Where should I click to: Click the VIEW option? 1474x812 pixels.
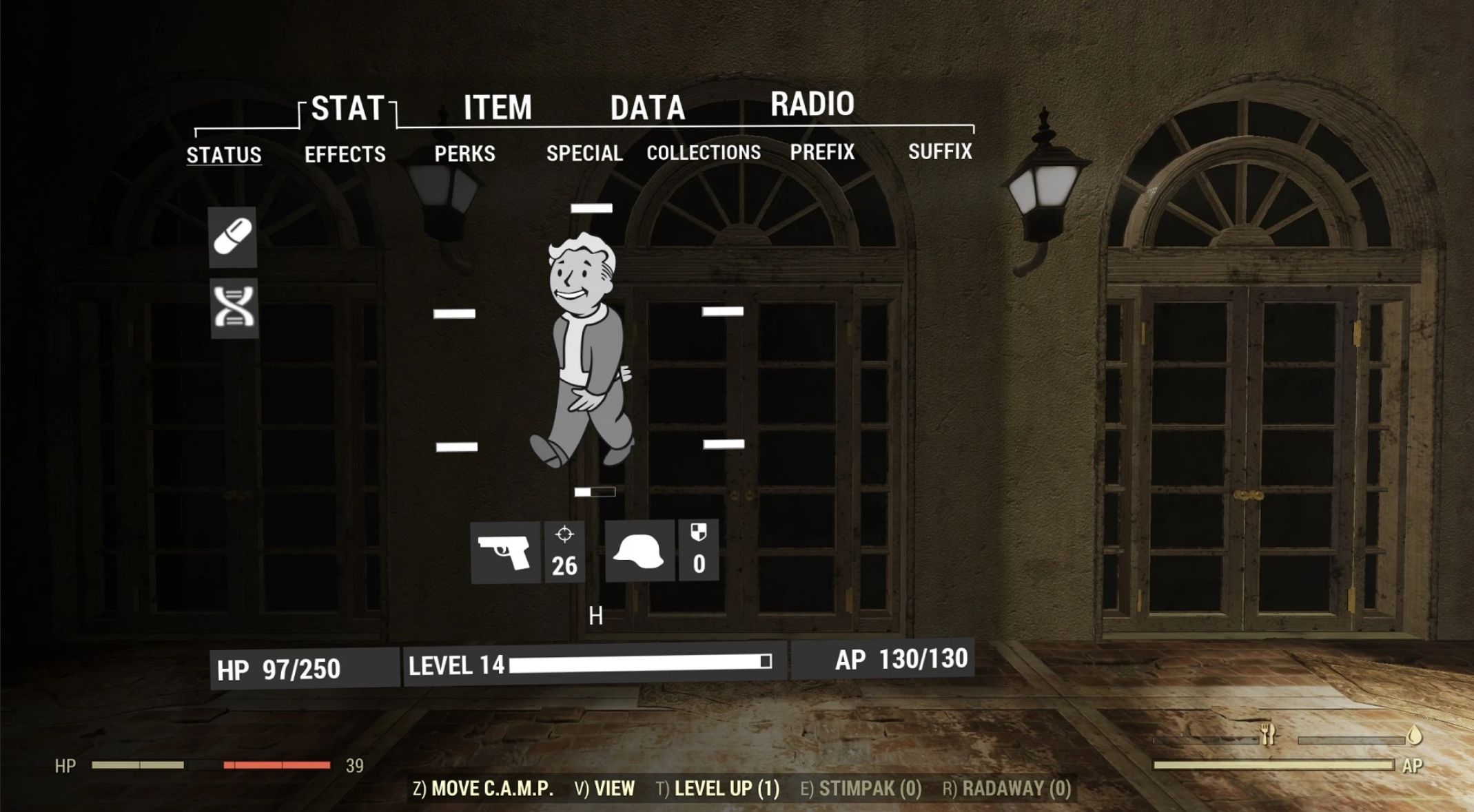click(x=605, y=789)
